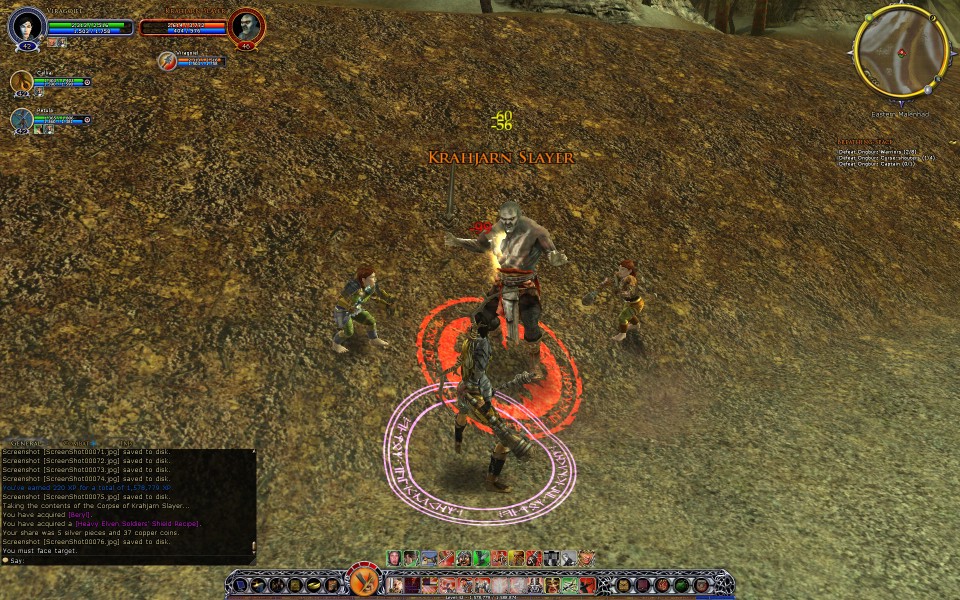Screen dimensions: 960x600
Task: Click the large red round center button
Action: 363,582
